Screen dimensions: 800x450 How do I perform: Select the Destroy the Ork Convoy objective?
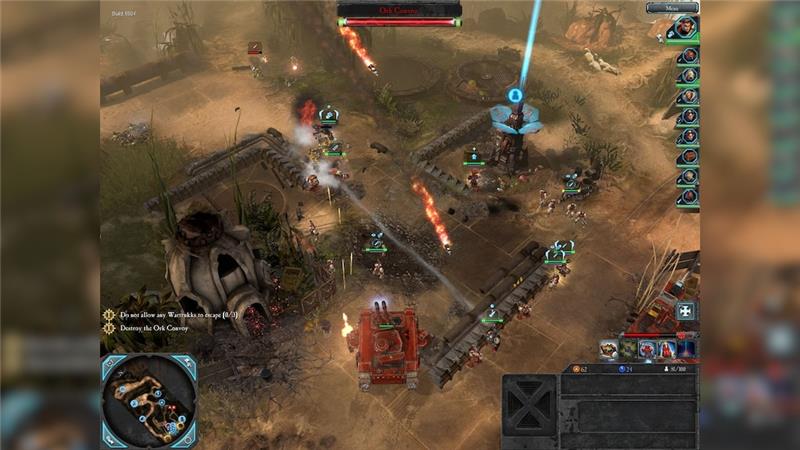pyautogui.click(x=158, y=327)
